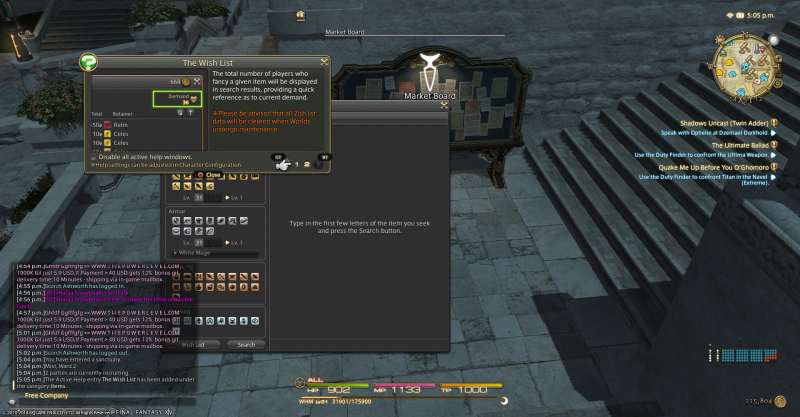Click the red Close button below help
800x417 pixels.
coord(208,175)
